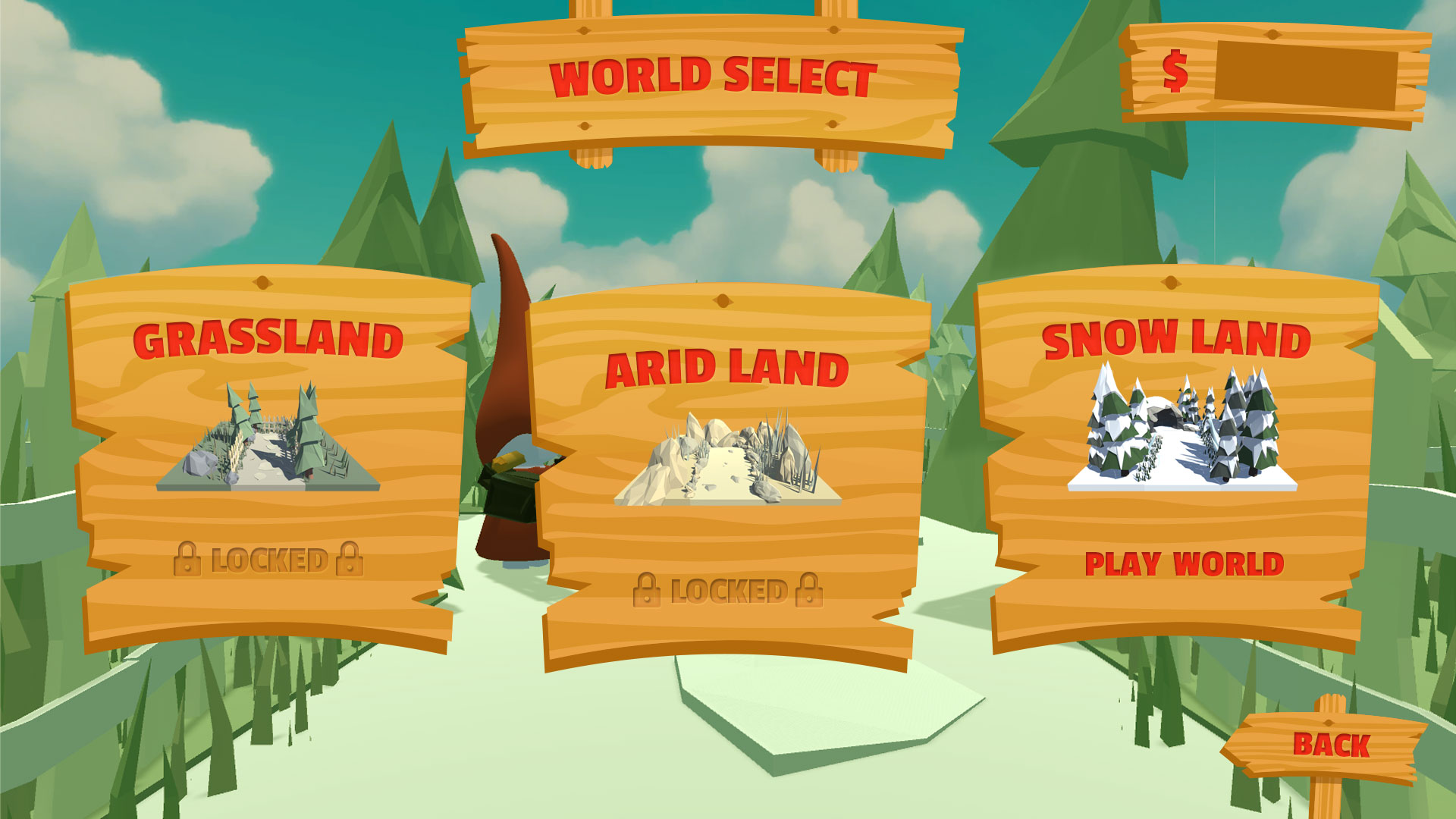The width and height of the screenshot is (1456, 819).
Task: Select the Arid Land terrain thumbnail
Action: pyautogui.click(x=727, y=460)
